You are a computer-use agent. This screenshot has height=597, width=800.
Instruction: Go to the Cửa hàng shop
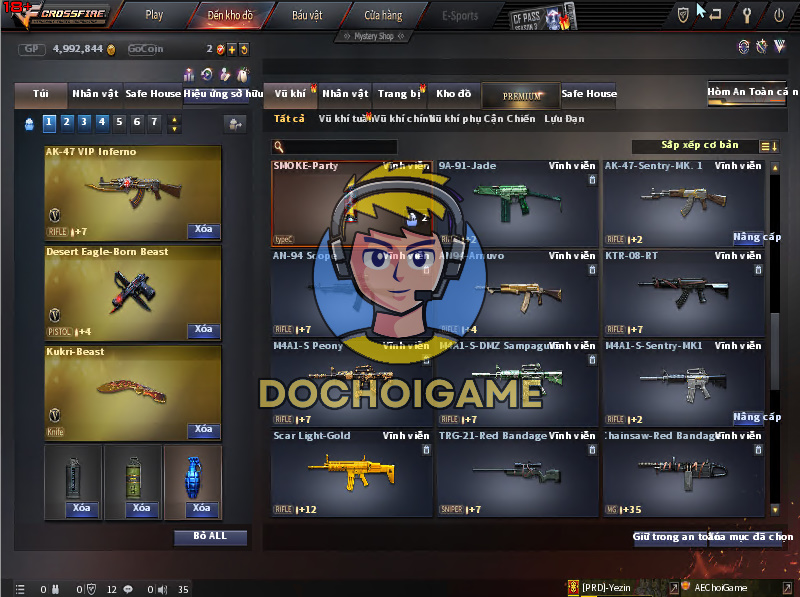click(383, 15)
